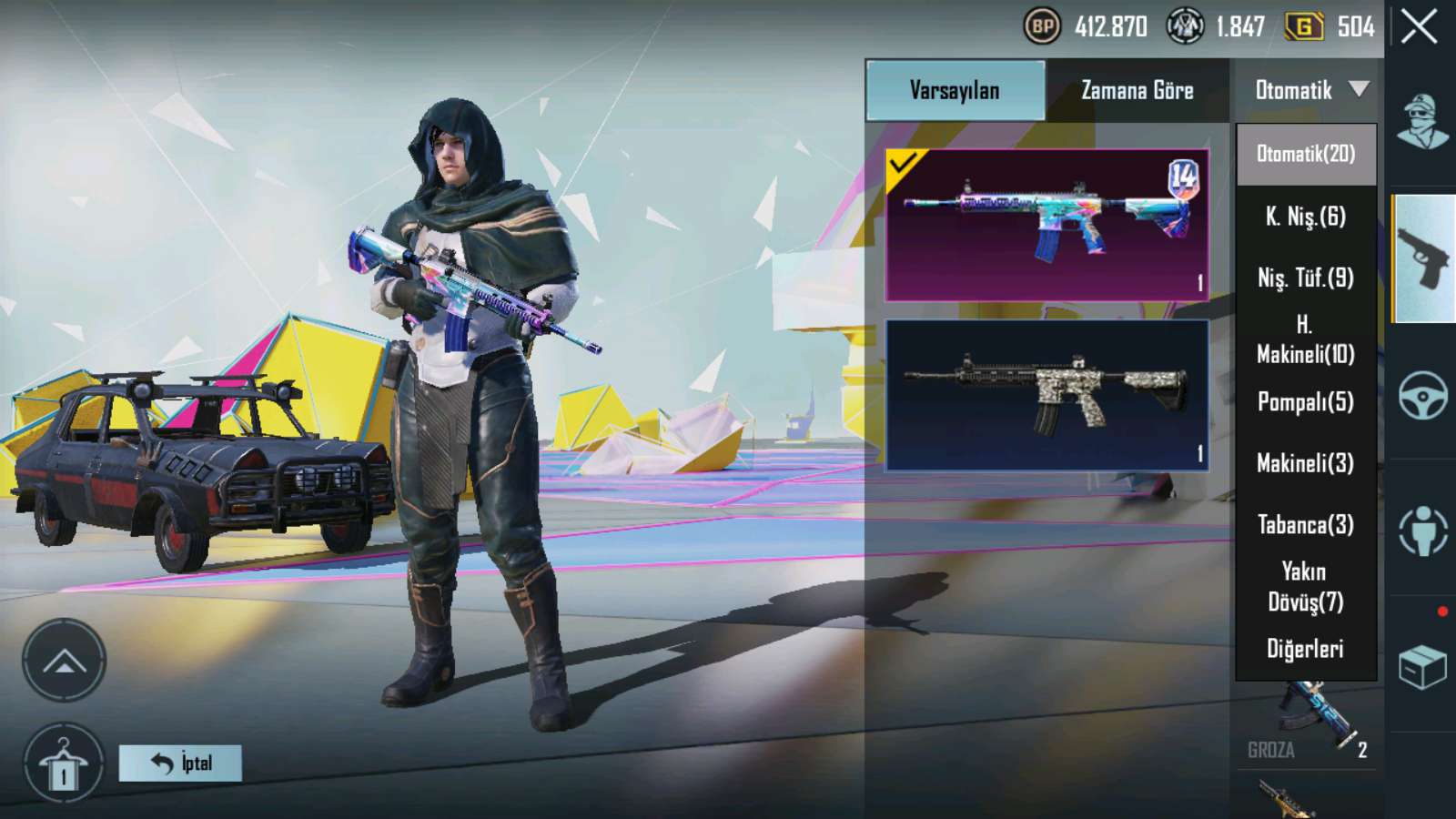Click the İptal undo button

click(180, 763)
